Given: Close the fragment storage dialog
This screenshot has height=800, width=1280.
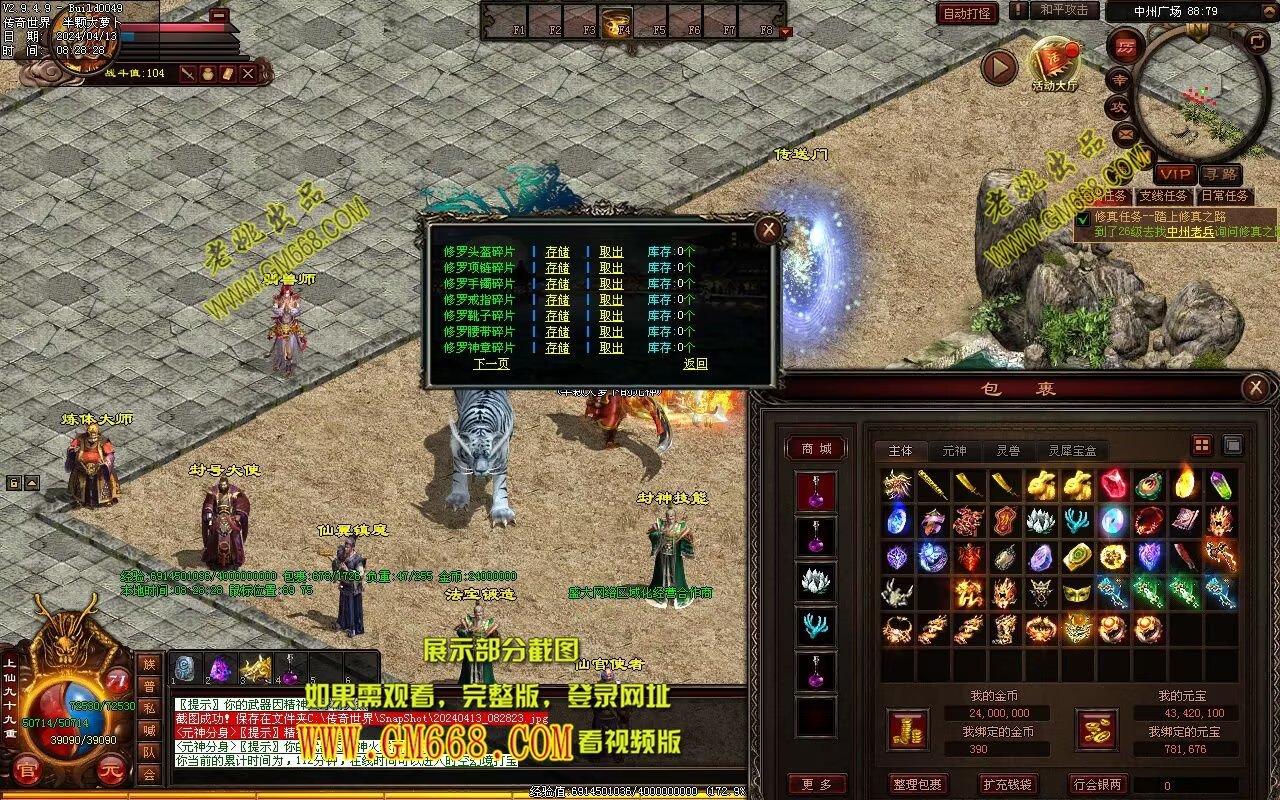Looking at the screenshot, I should 768,230.
